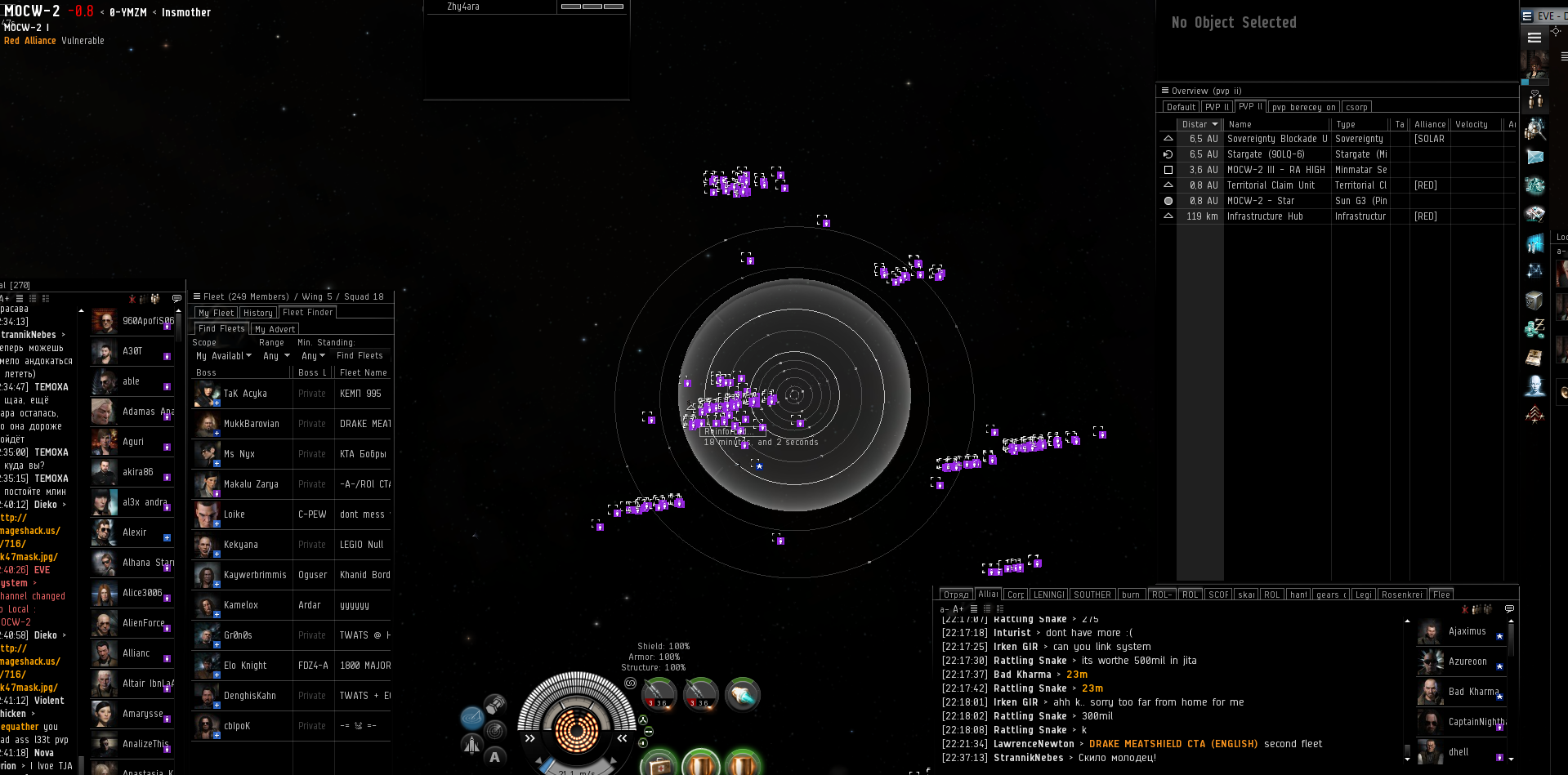Screen dimensions: 1568x775
Task: Activate the first weapon module on the HUD
Action: (x=657, y=693)
